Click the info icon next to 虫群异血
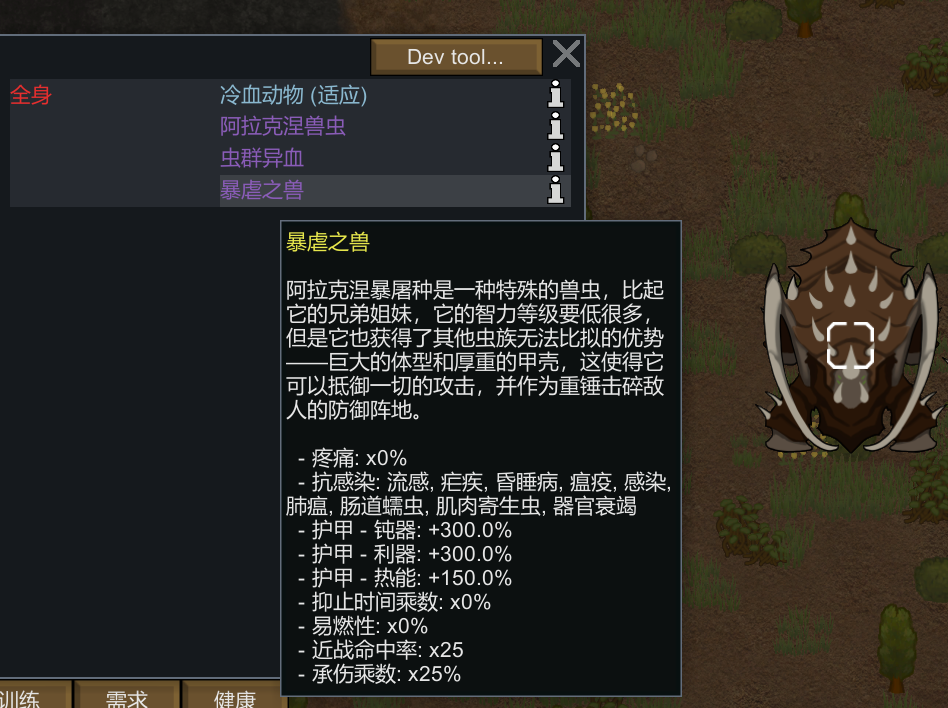 (x=556, y=158)
